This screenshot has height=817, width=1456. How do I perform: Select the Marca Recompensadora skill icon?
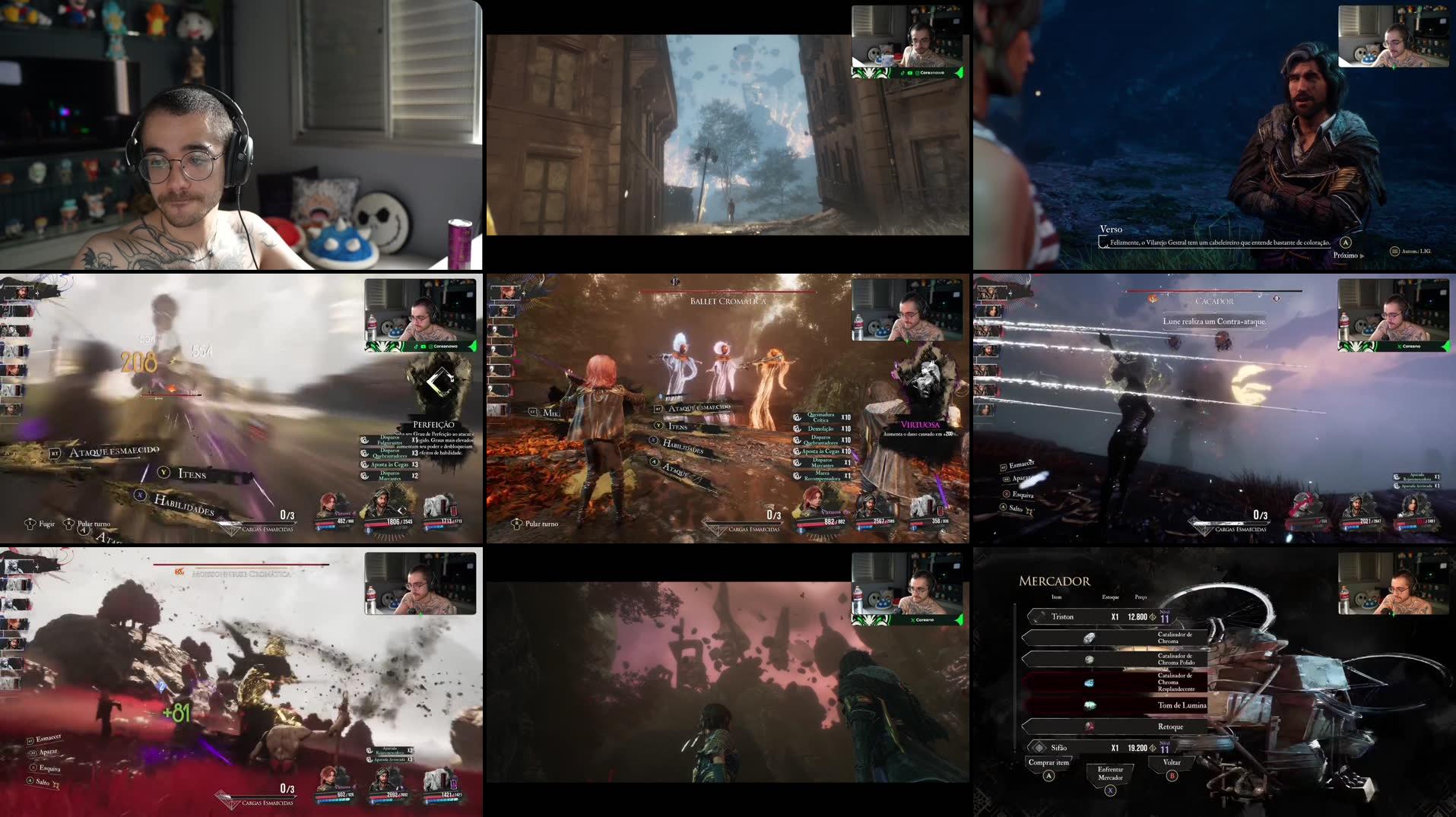[797, 476]
